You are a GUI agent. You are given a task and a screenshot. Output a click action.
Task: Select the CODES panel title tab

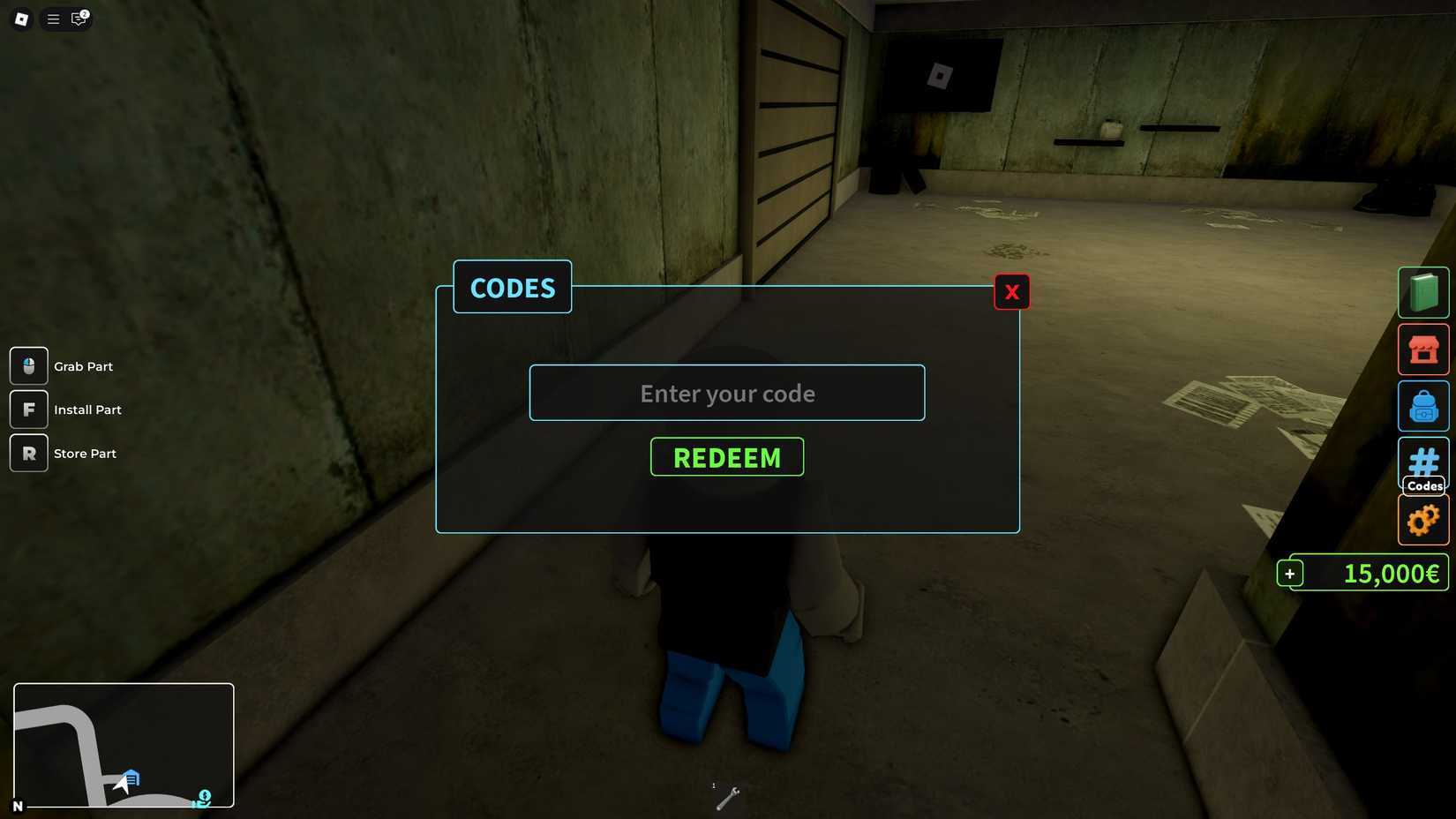pyautogui.click(x=512, y=288)
